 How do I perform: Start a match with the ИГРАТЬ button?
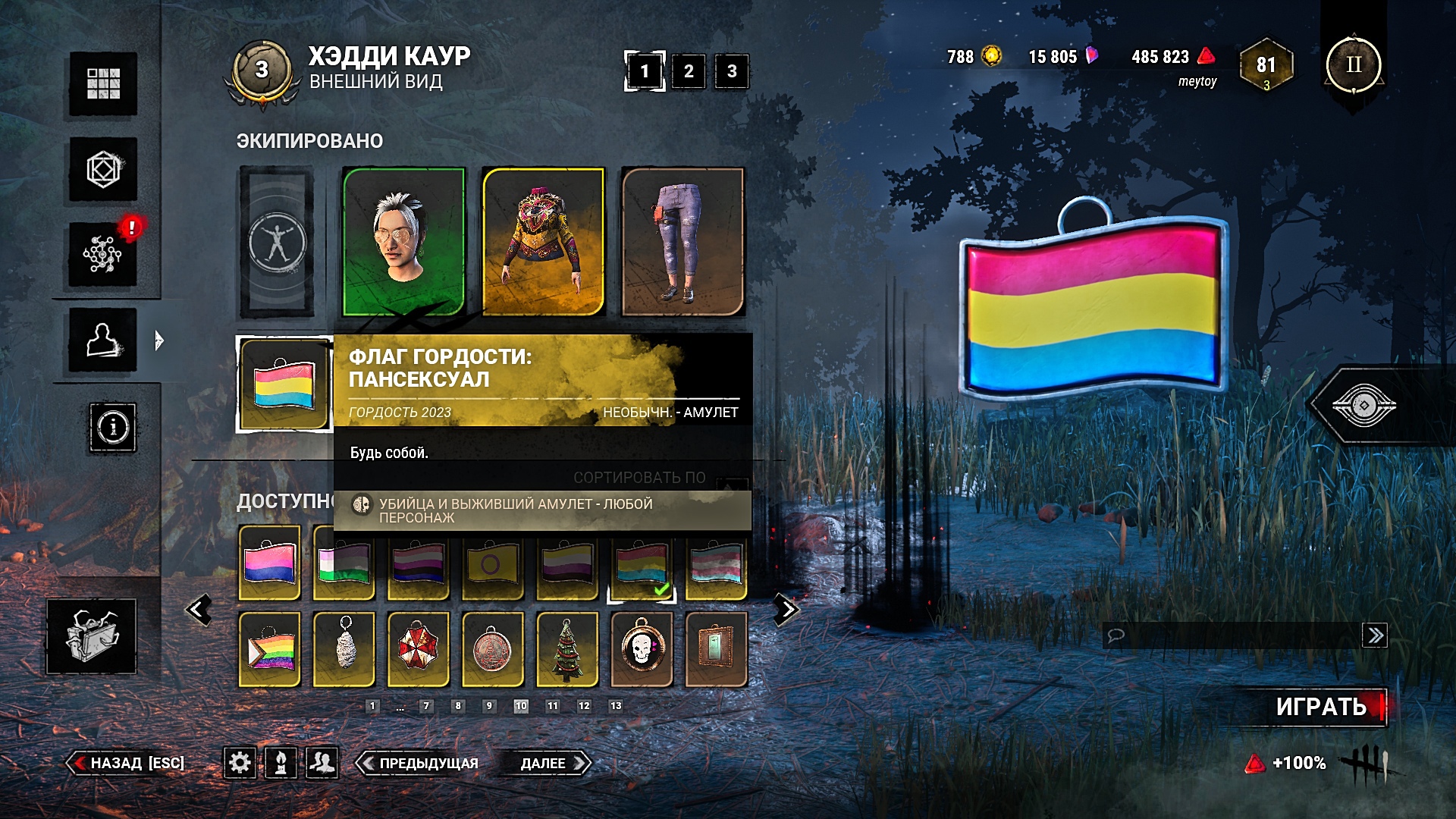point(1321,707)
